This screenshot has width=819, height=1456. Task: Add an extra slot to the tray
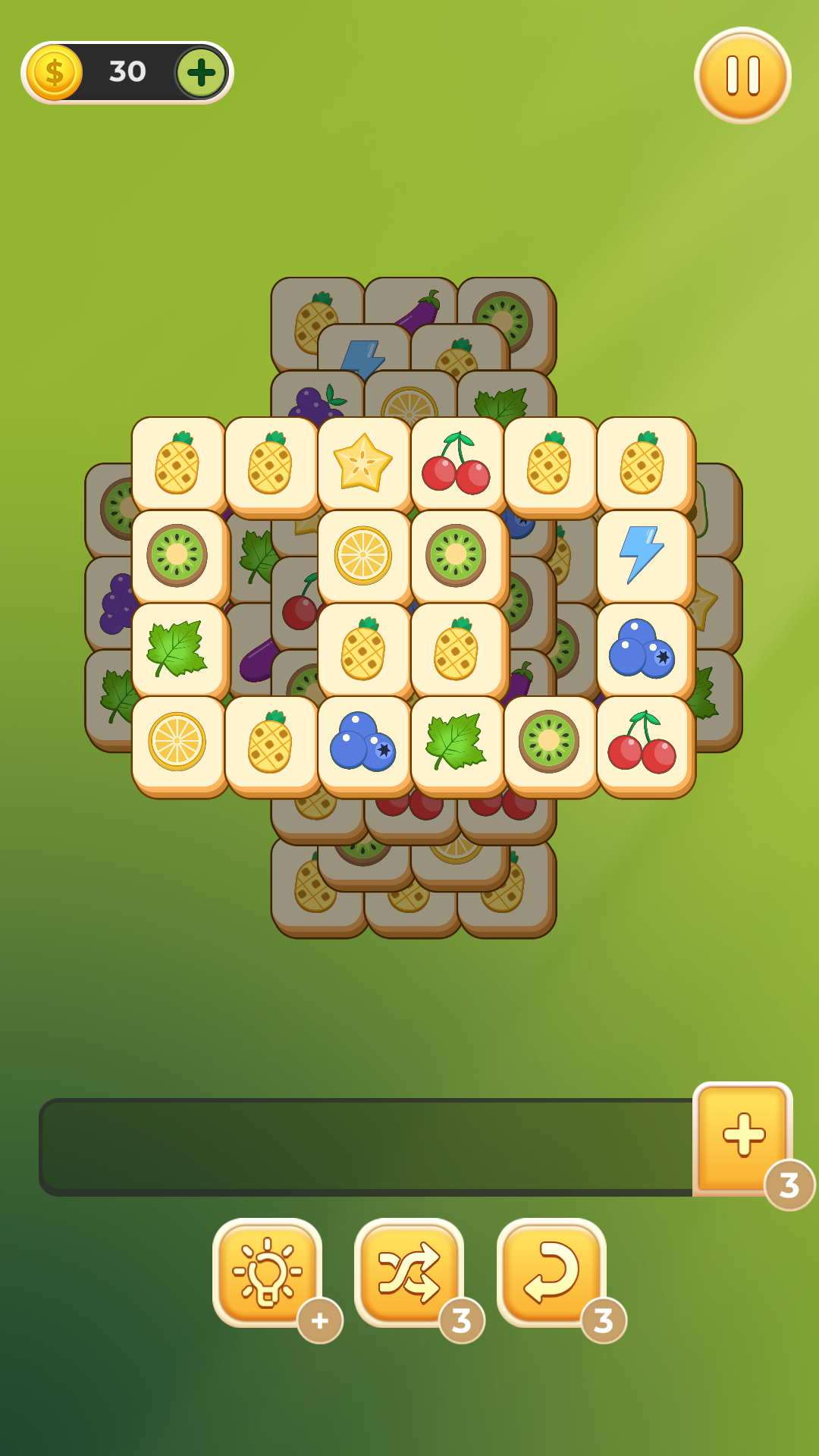point(743,1135)
